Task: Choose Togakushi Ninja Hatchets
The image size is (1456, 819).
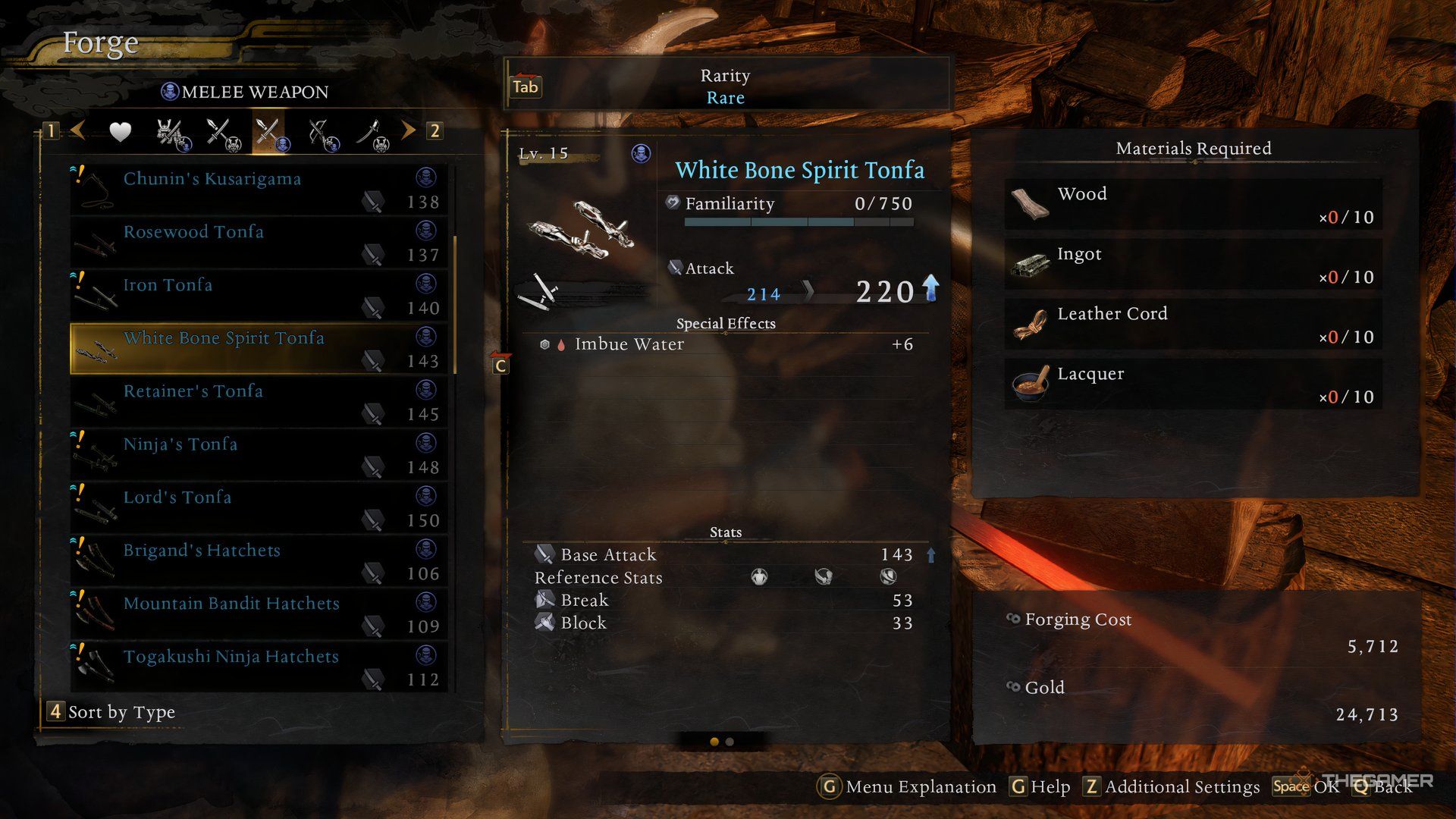Action: pyautogui.click(x=258, y=667)
